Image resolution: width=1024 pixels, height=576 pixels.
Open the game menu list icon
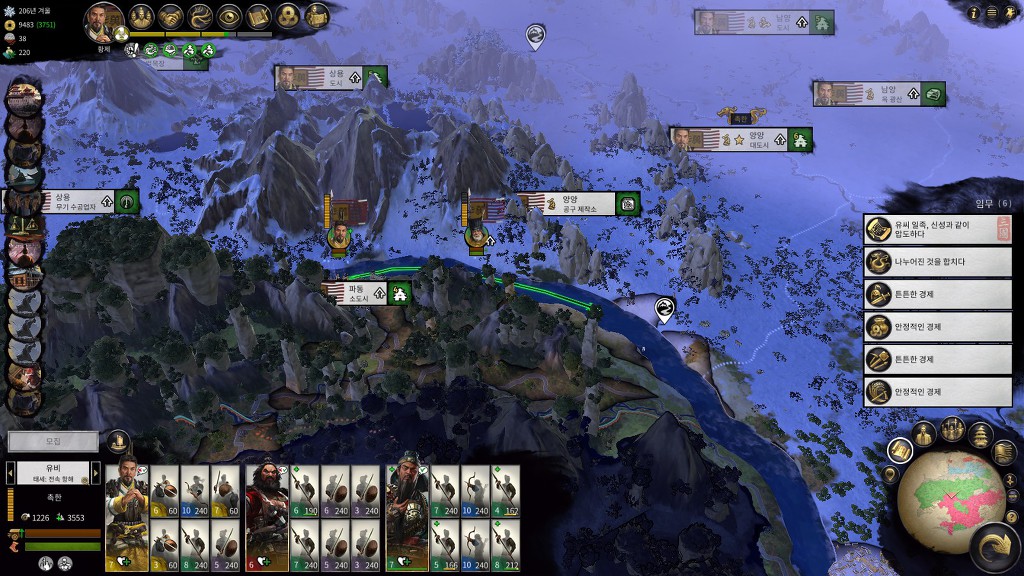point(992,13)
